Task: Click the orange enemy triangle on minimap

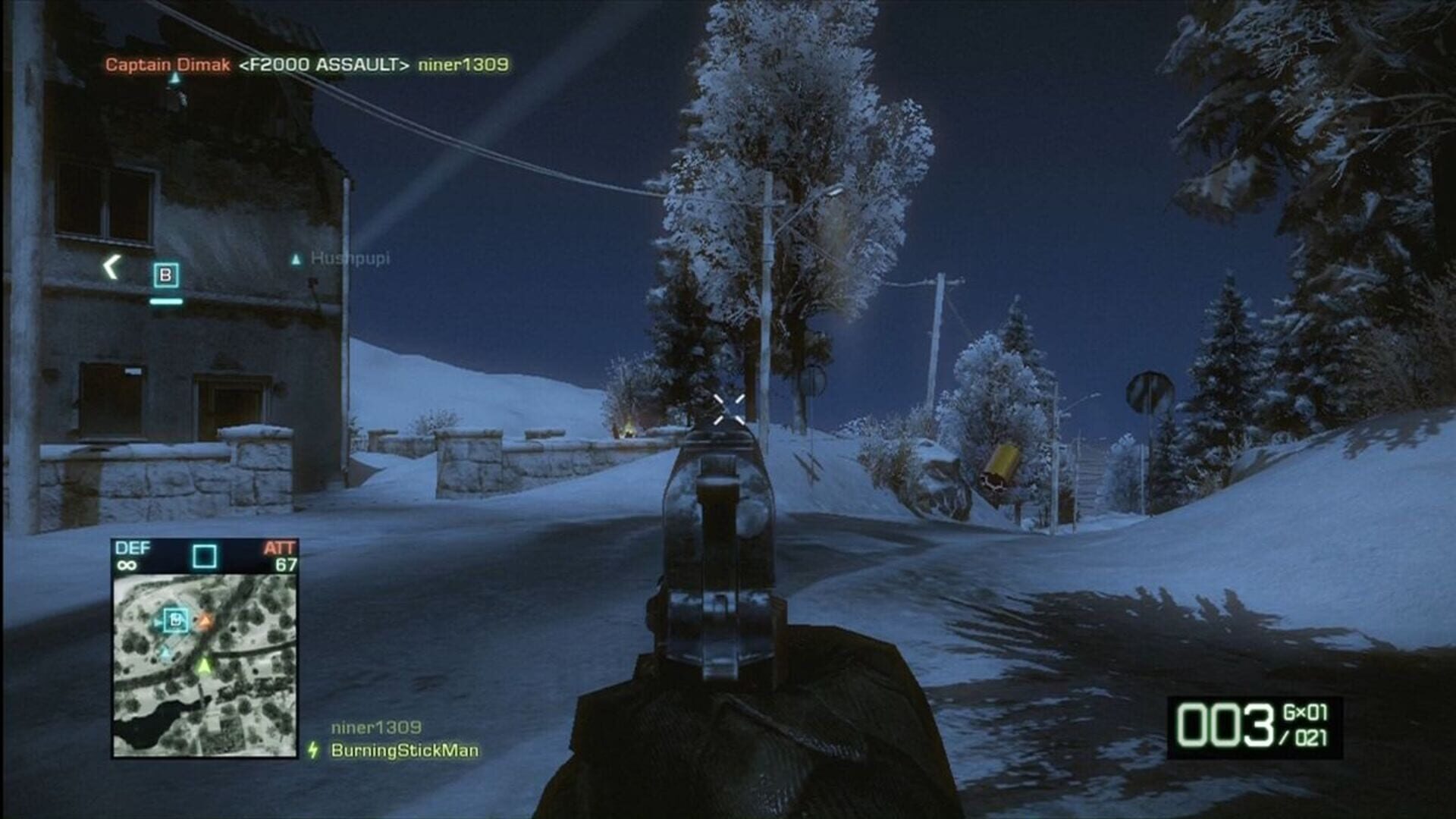Action: point(206,622)
